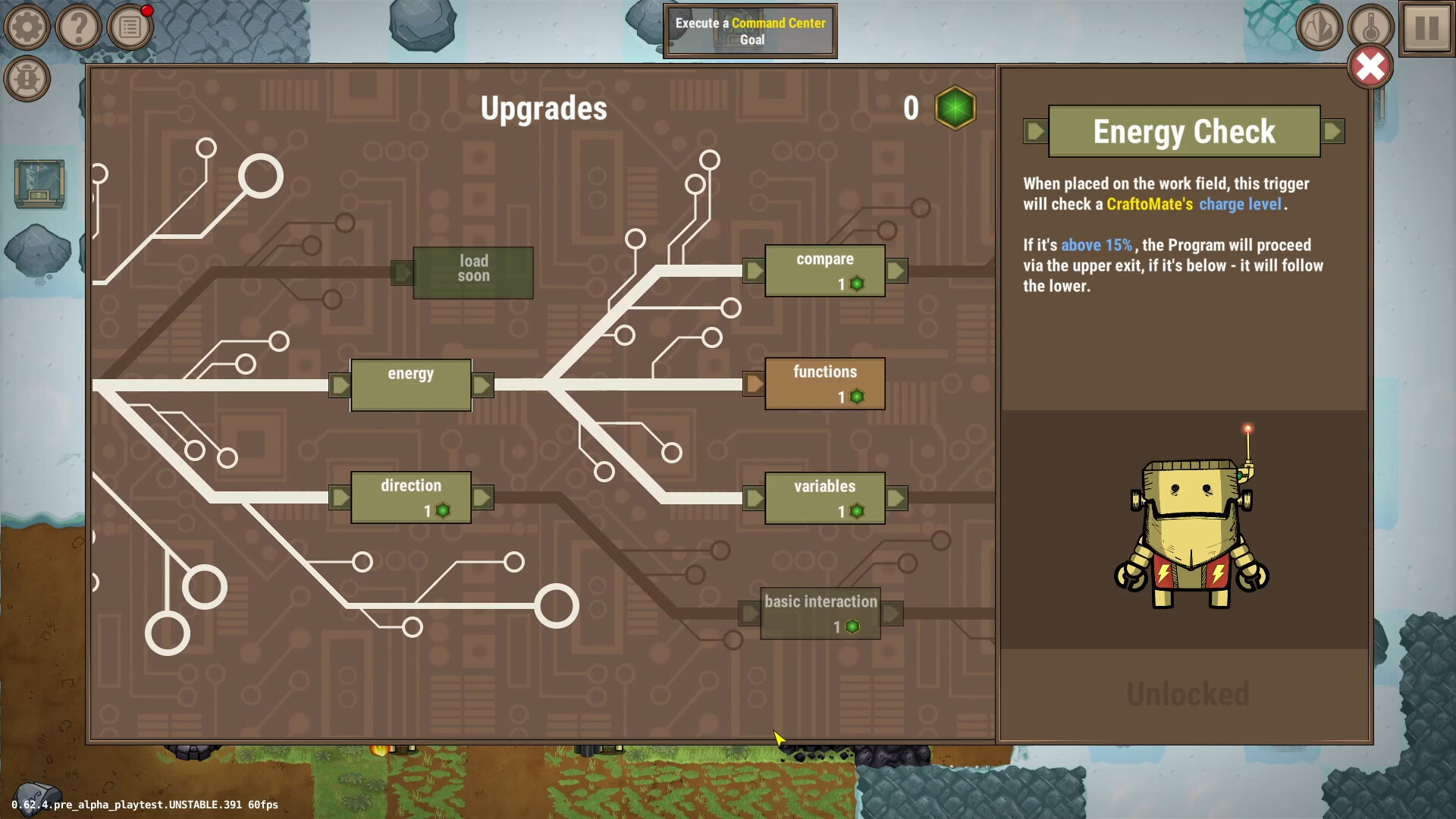Expand the arrow on the compare node
The width and height of the screenshot is (1456, 819).
click(x=896, y=270)
